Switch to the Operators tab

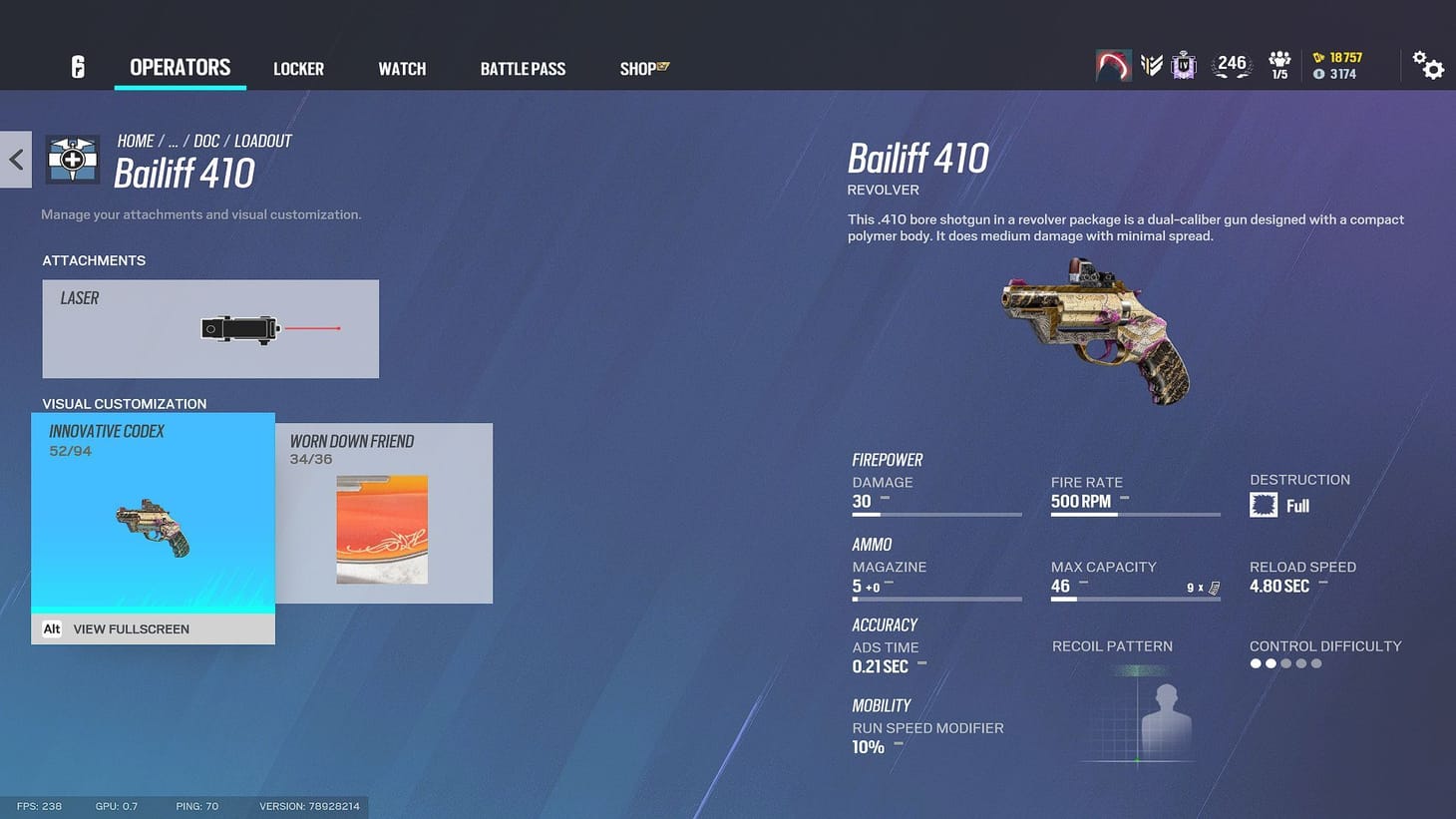(x=180, y=67)
